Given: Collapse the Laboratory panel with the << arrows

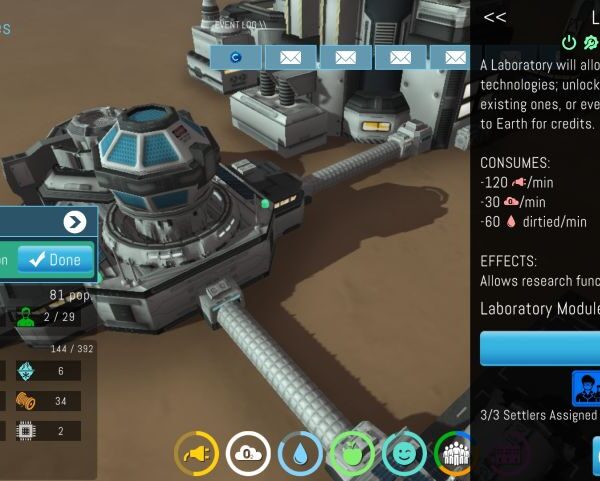Looking at the screenshot, I should (x=494, y=17).
